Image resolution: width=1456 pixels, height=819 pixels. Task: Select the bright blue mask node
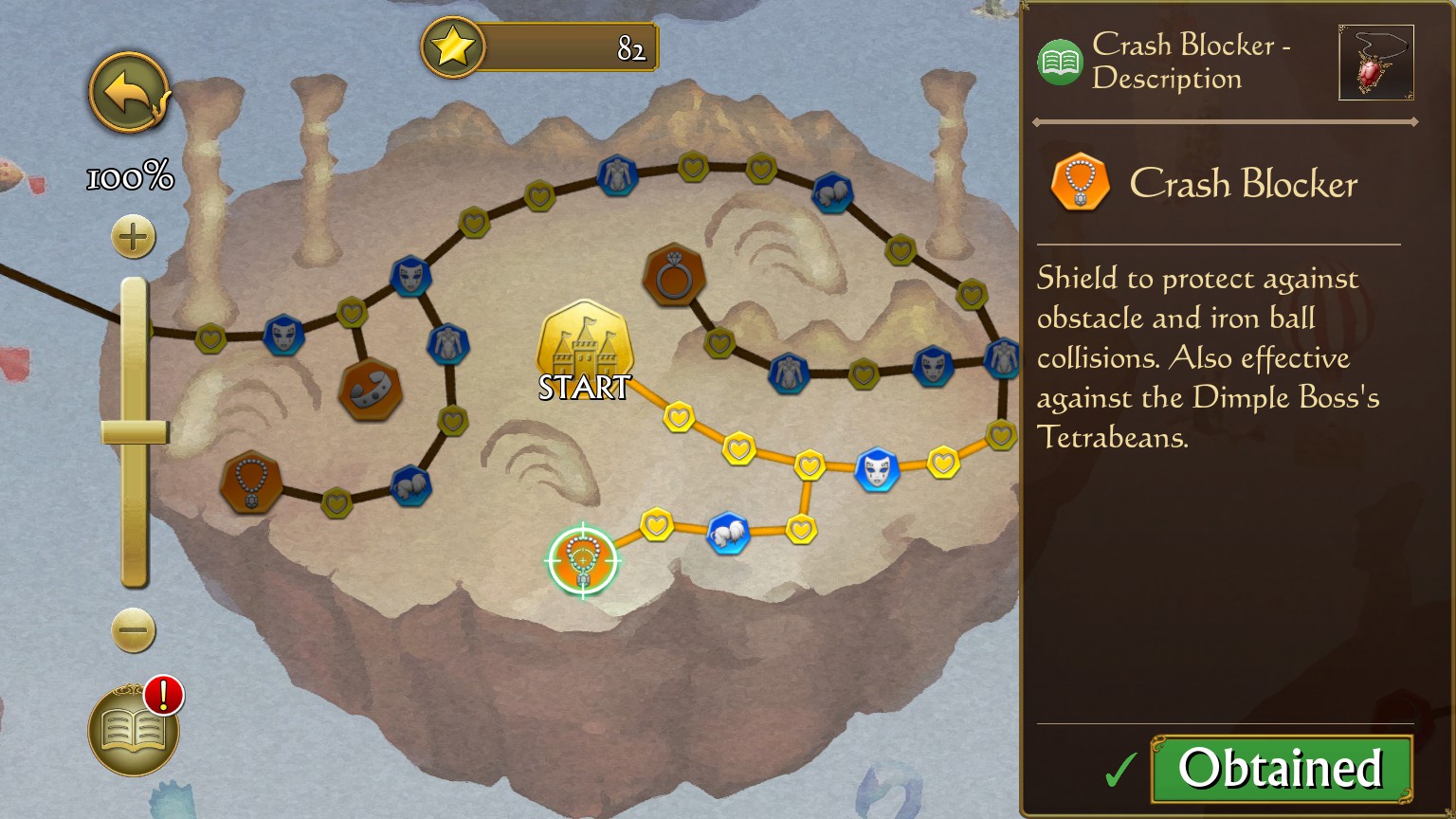(877, 470)
